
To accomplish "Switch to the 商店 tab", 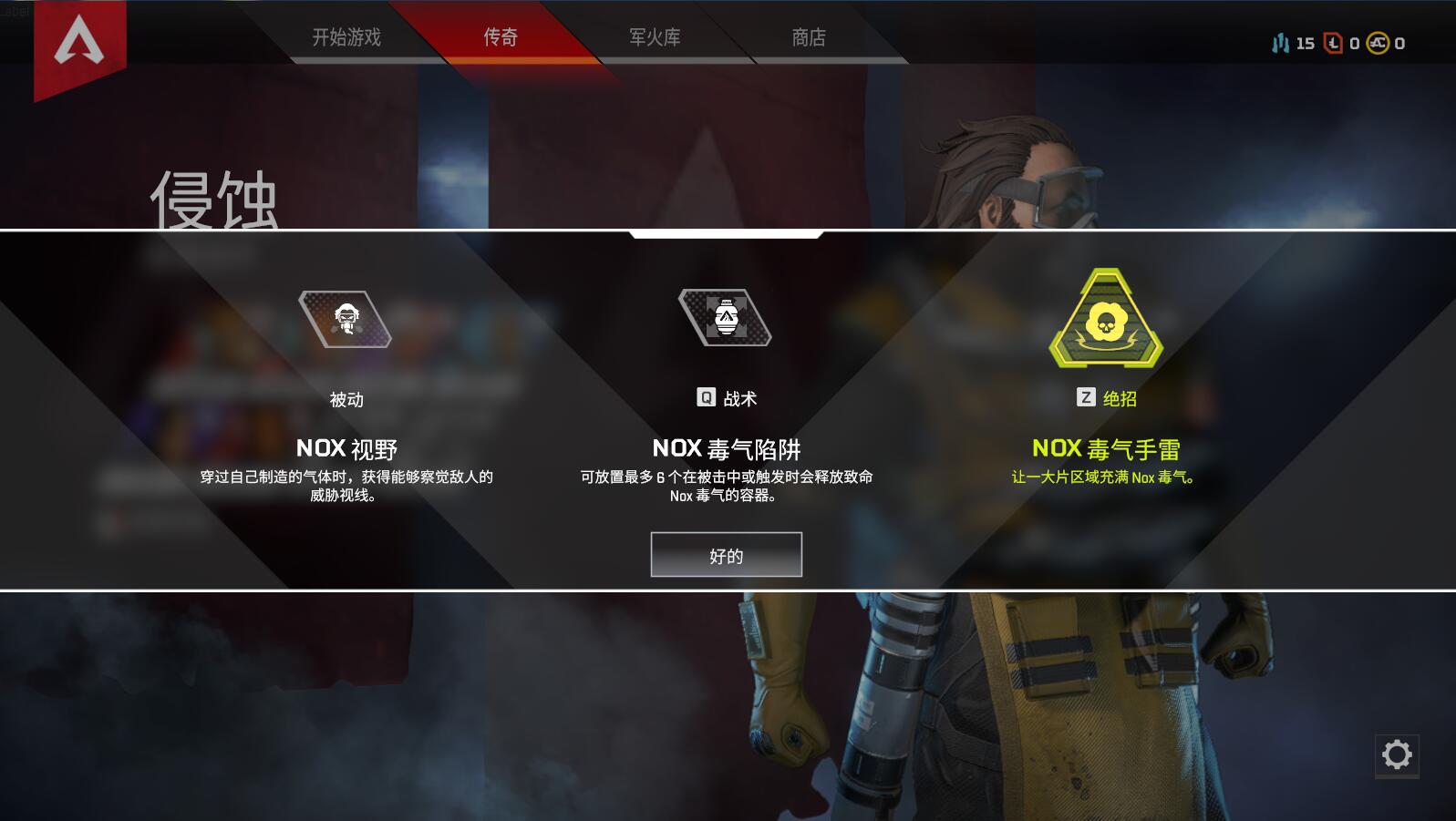I will [x=808, y=37].
